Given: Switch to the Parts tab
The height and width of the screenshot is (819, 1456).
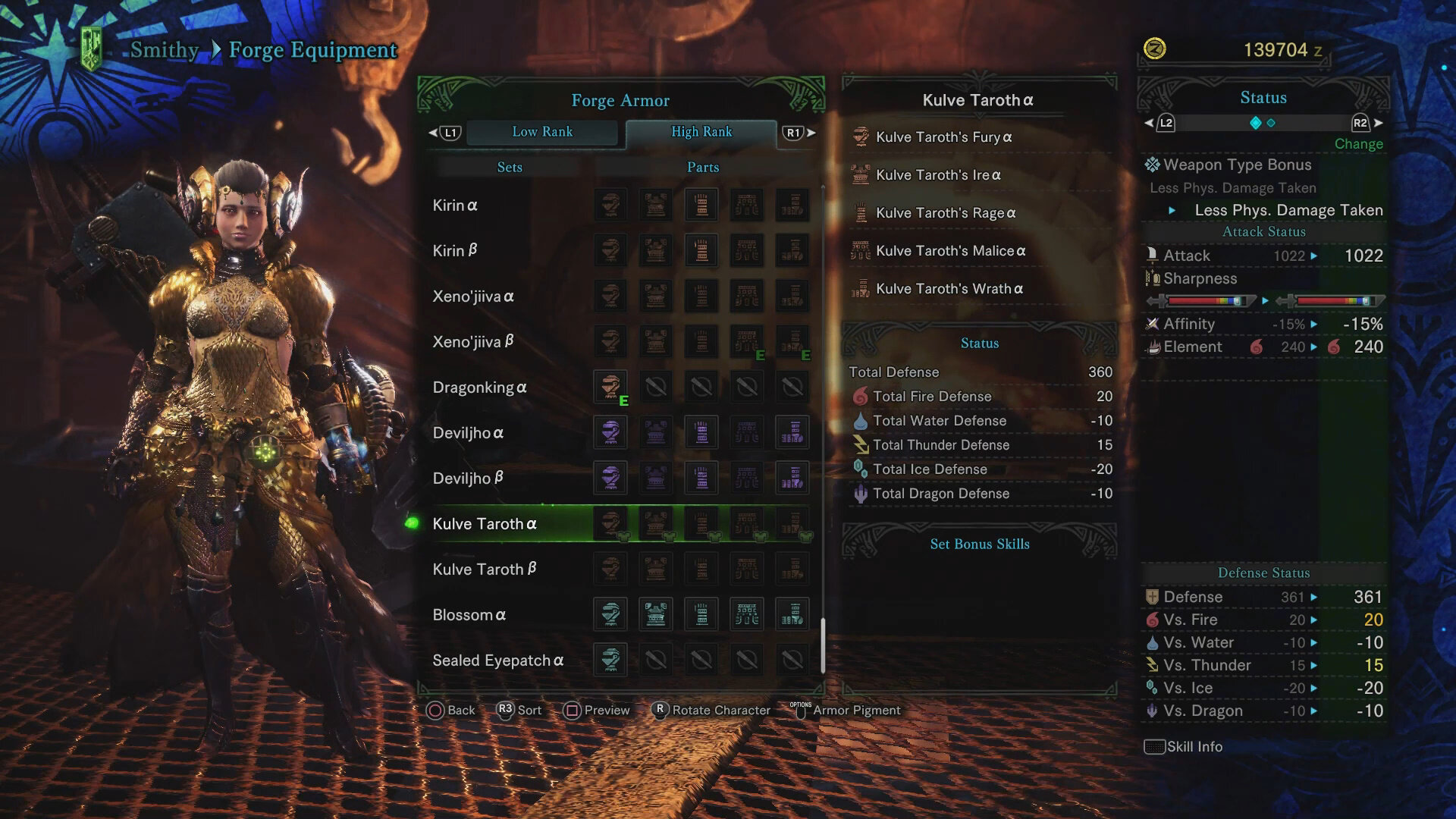Looking at the screenshot, I should [x=701, y=167].
